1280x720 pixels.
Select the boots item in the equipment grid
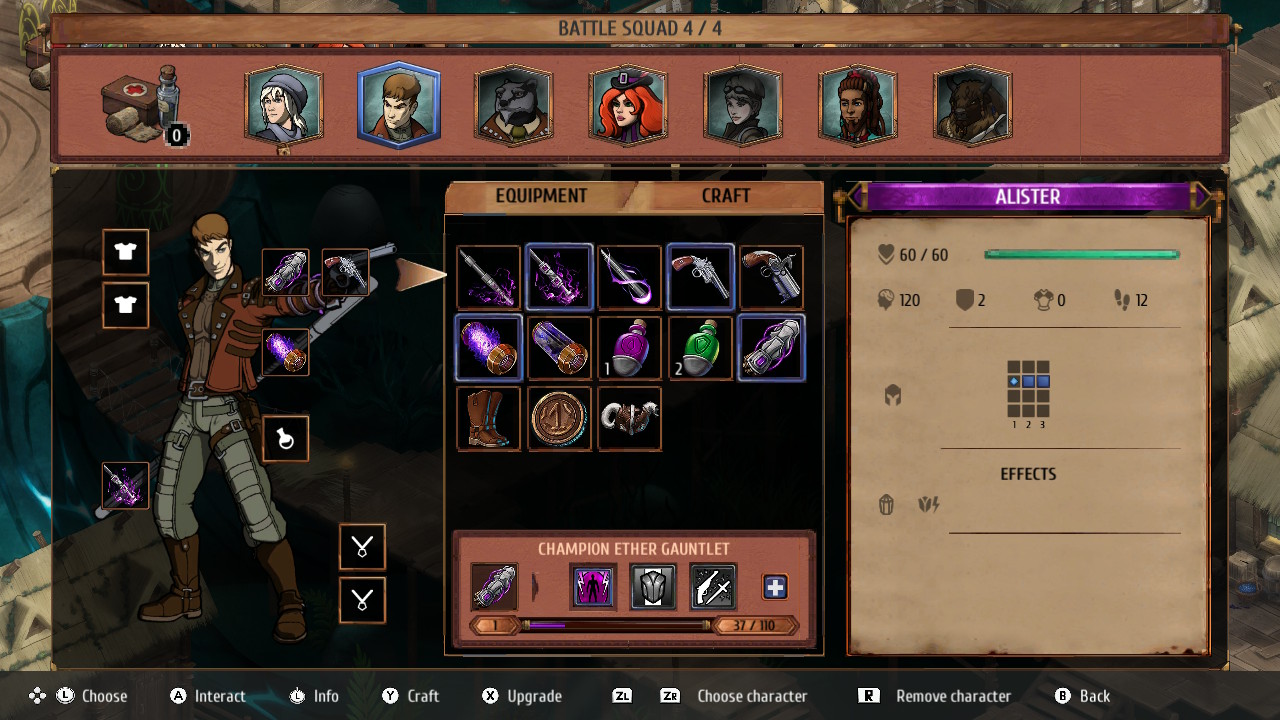click(x=489, y=418)
